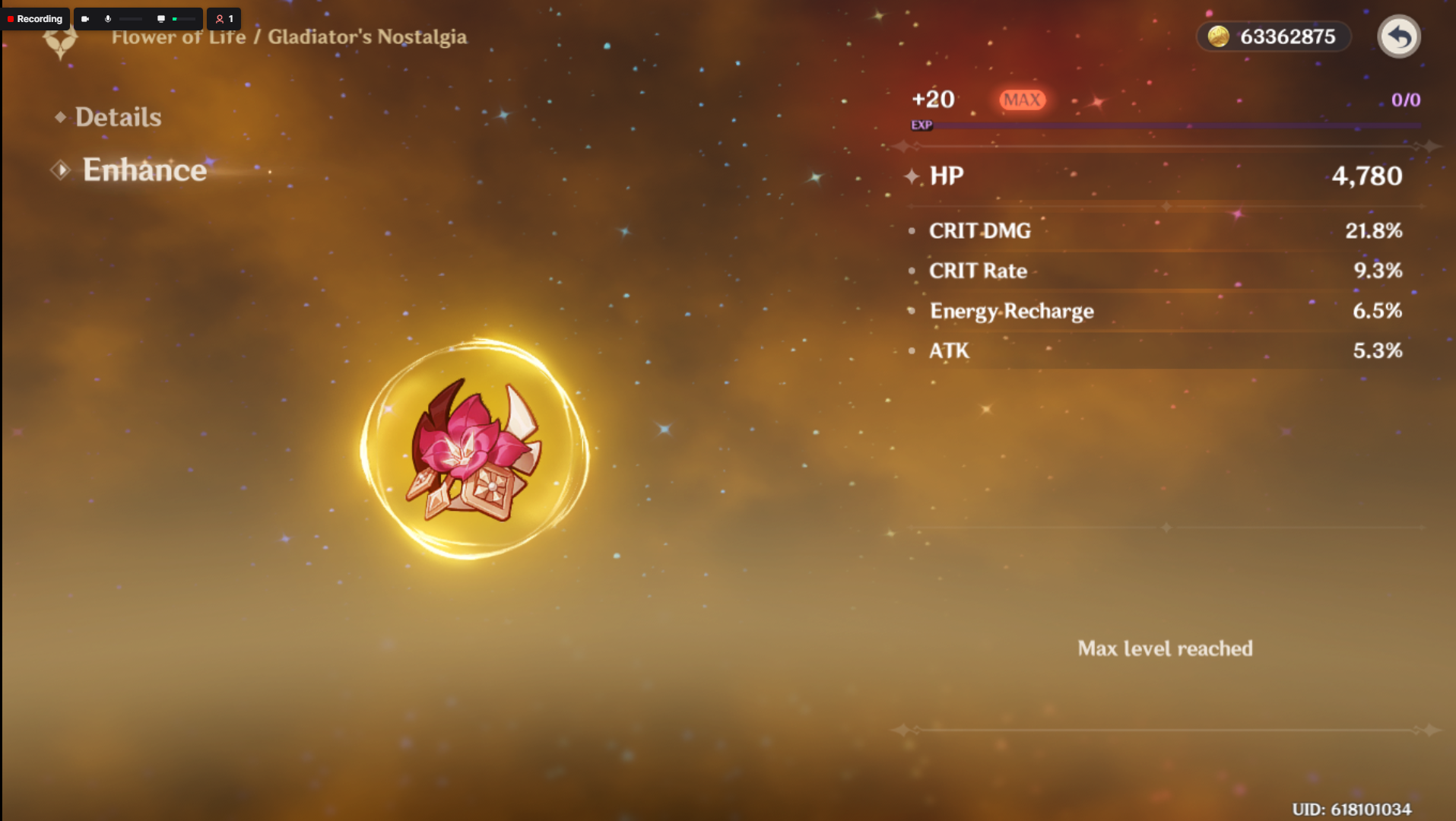This screenshot has height=821, width=1456.
Task: Click the EXP progress bar
Action: pyautogui.click(x=1178, y=125)
